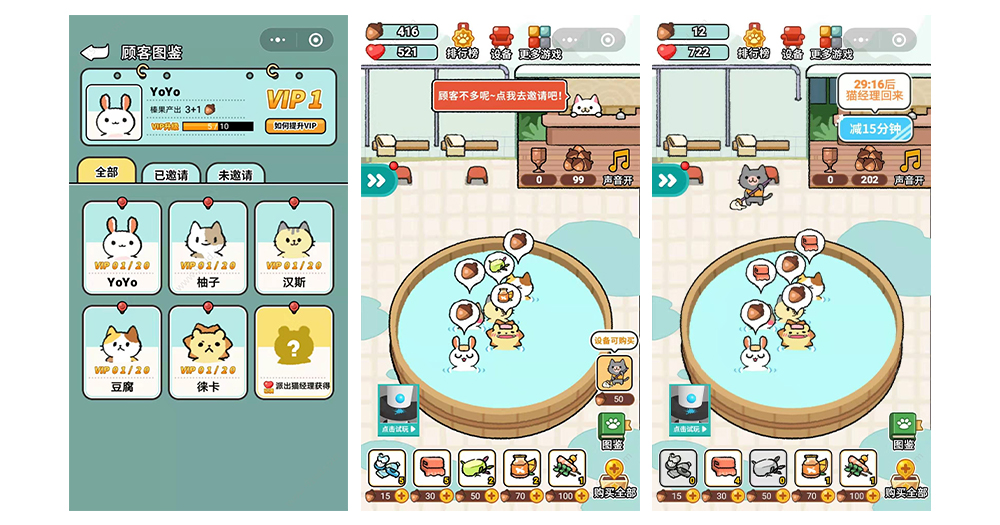Switch to the 全部 tab
The height and width of the screenshot is (525, 1000).
click(107, 173)
